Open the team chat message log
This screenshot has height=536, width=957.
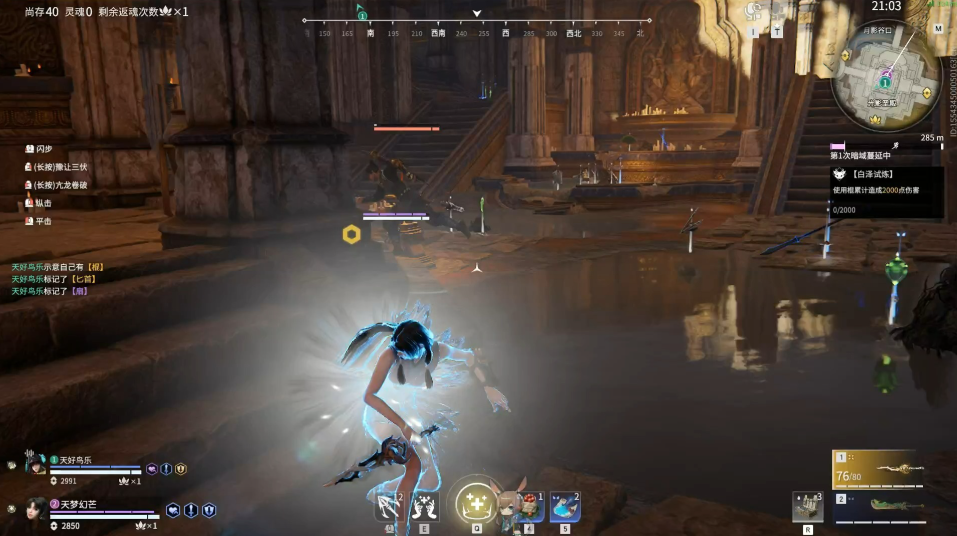pos(58,279)
